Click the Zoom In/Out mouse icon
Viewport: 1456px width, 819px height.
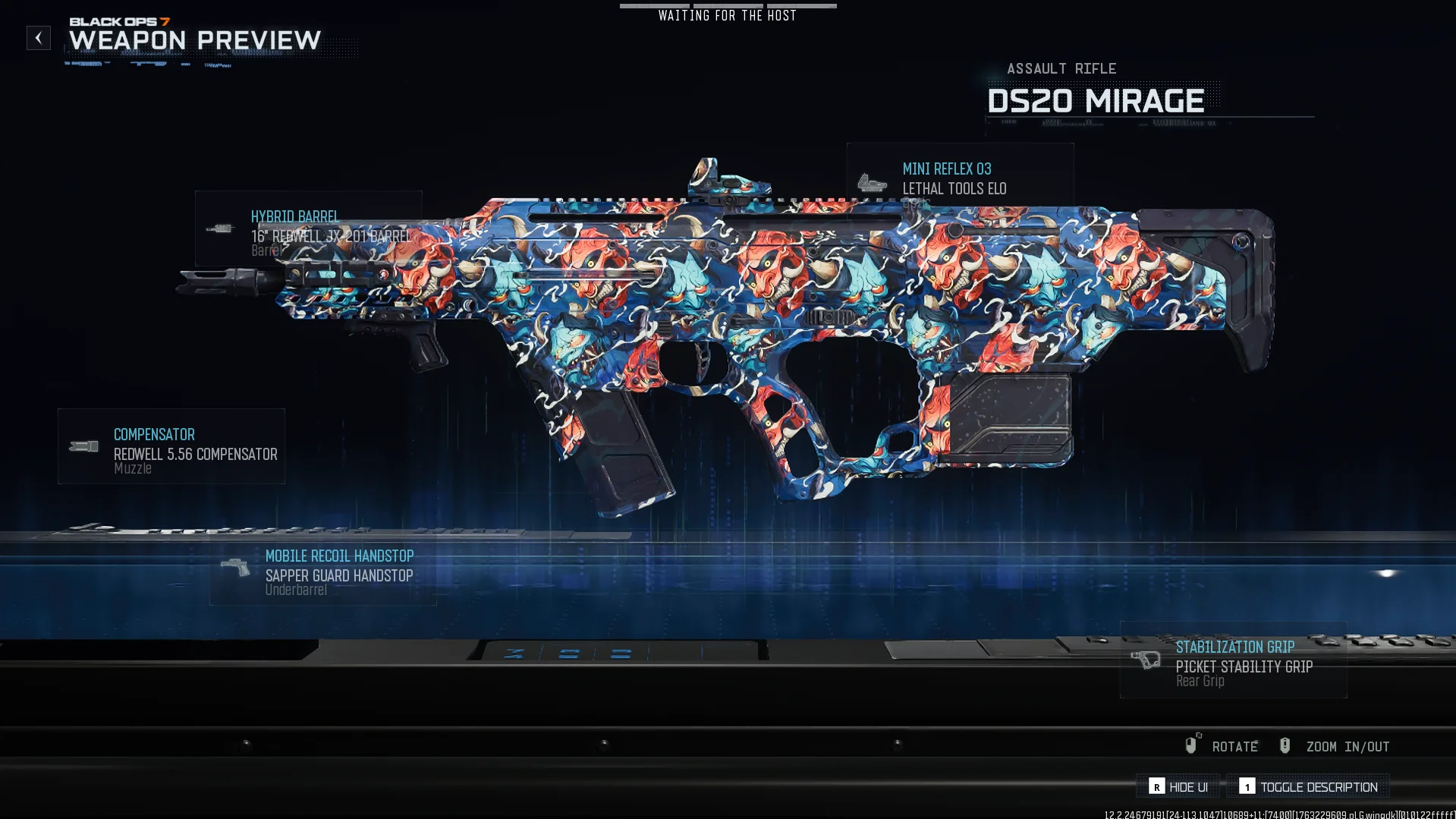coord(1285,745)
